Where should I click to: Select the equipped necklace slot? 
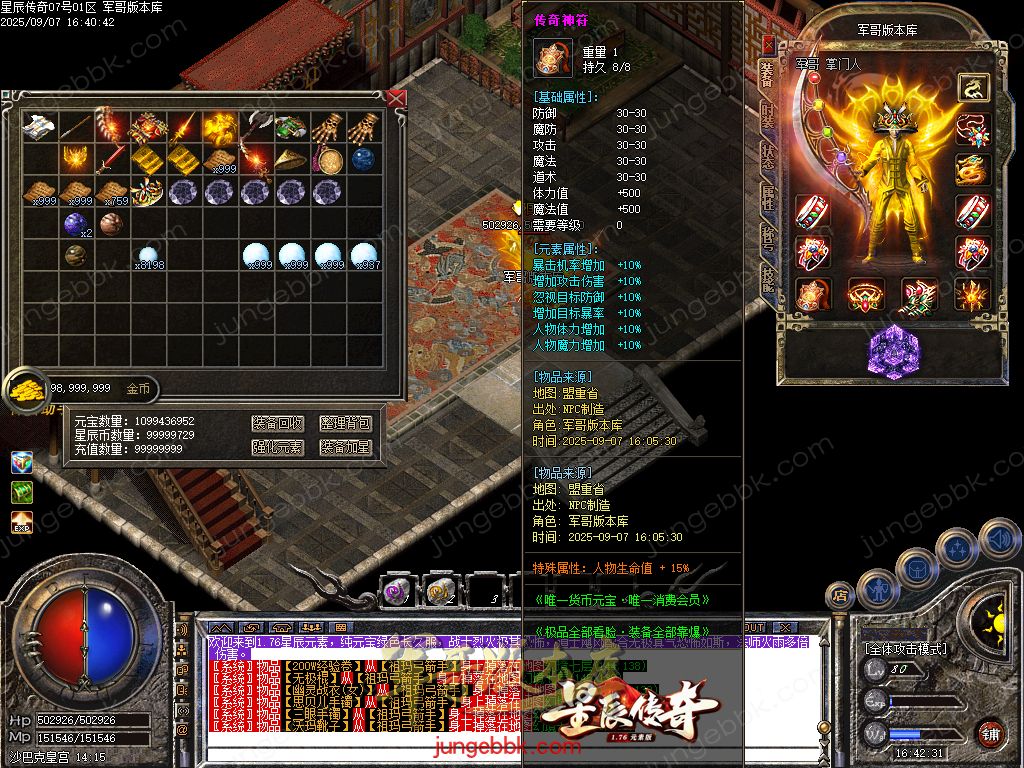tap(972, 130)
